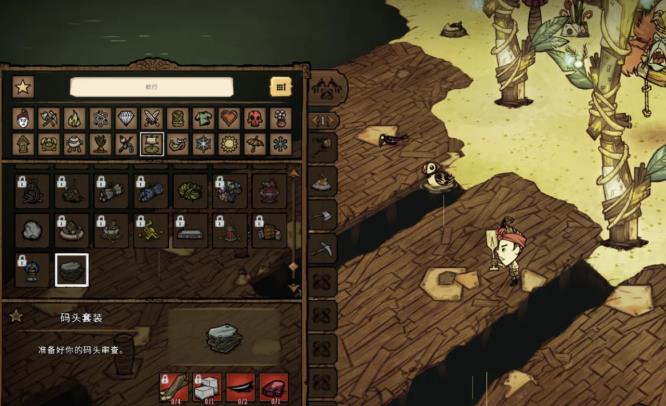This screenshot has height=406, width=666.
Task: Click the cut stone ingredient slot
Action: pyautogui.click(x=208, y=384)
